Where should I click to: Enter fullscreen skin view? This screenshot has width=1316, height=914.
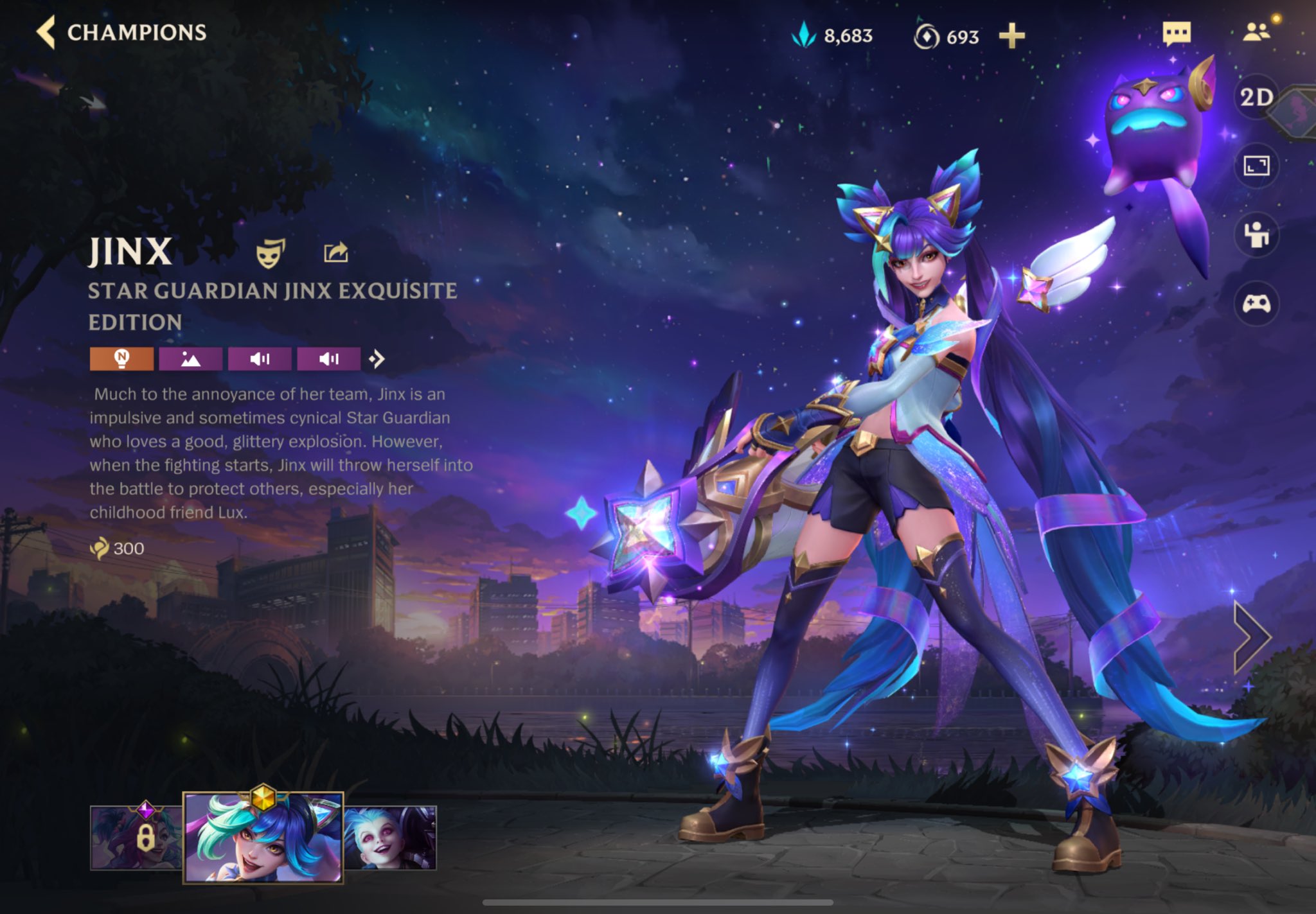coord(1256,166)
